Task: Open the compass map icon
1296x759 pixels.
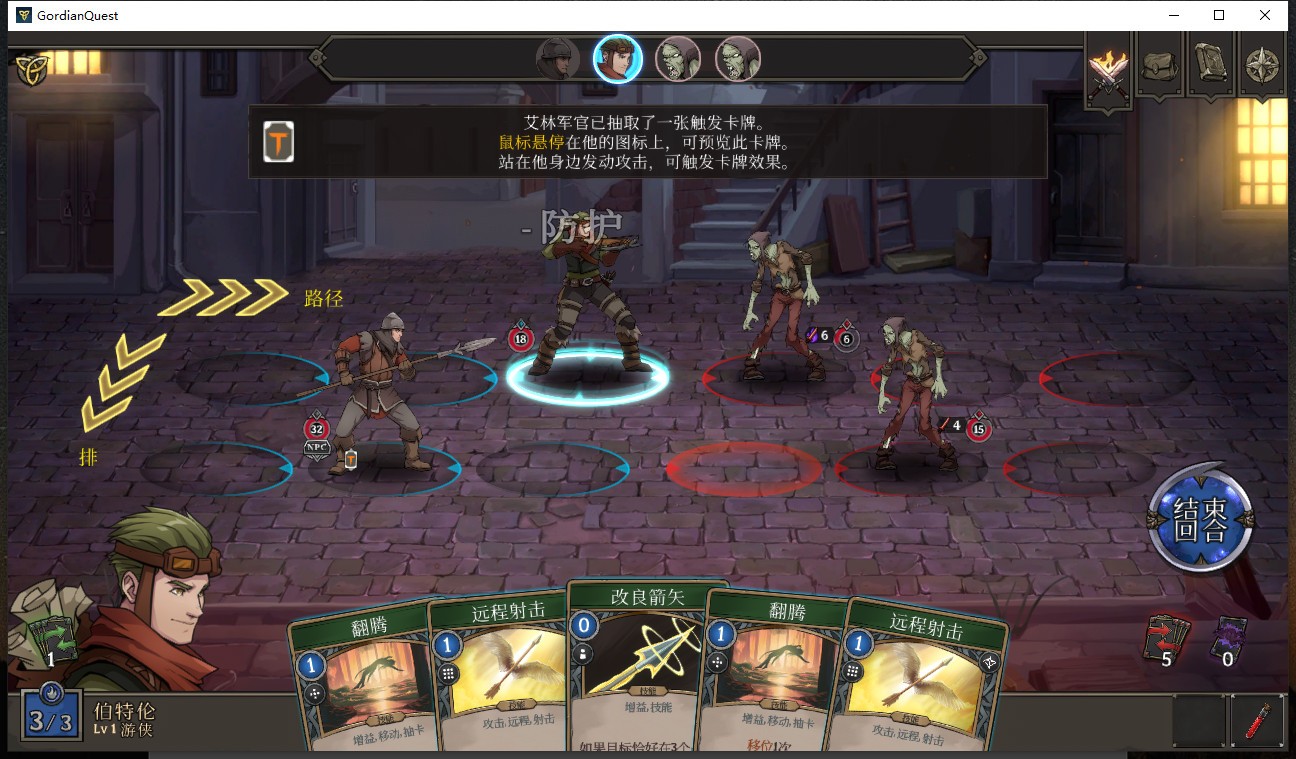Action: [1262, 66]
